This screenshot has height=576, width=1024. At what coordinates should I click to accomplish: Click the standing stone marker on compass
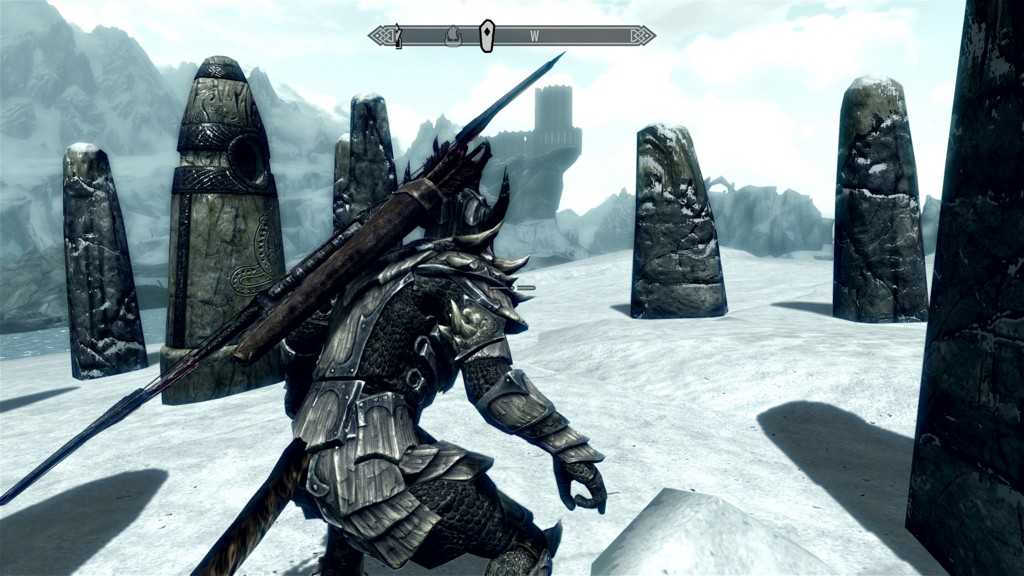pyautogui.click(x=486, y=35)
